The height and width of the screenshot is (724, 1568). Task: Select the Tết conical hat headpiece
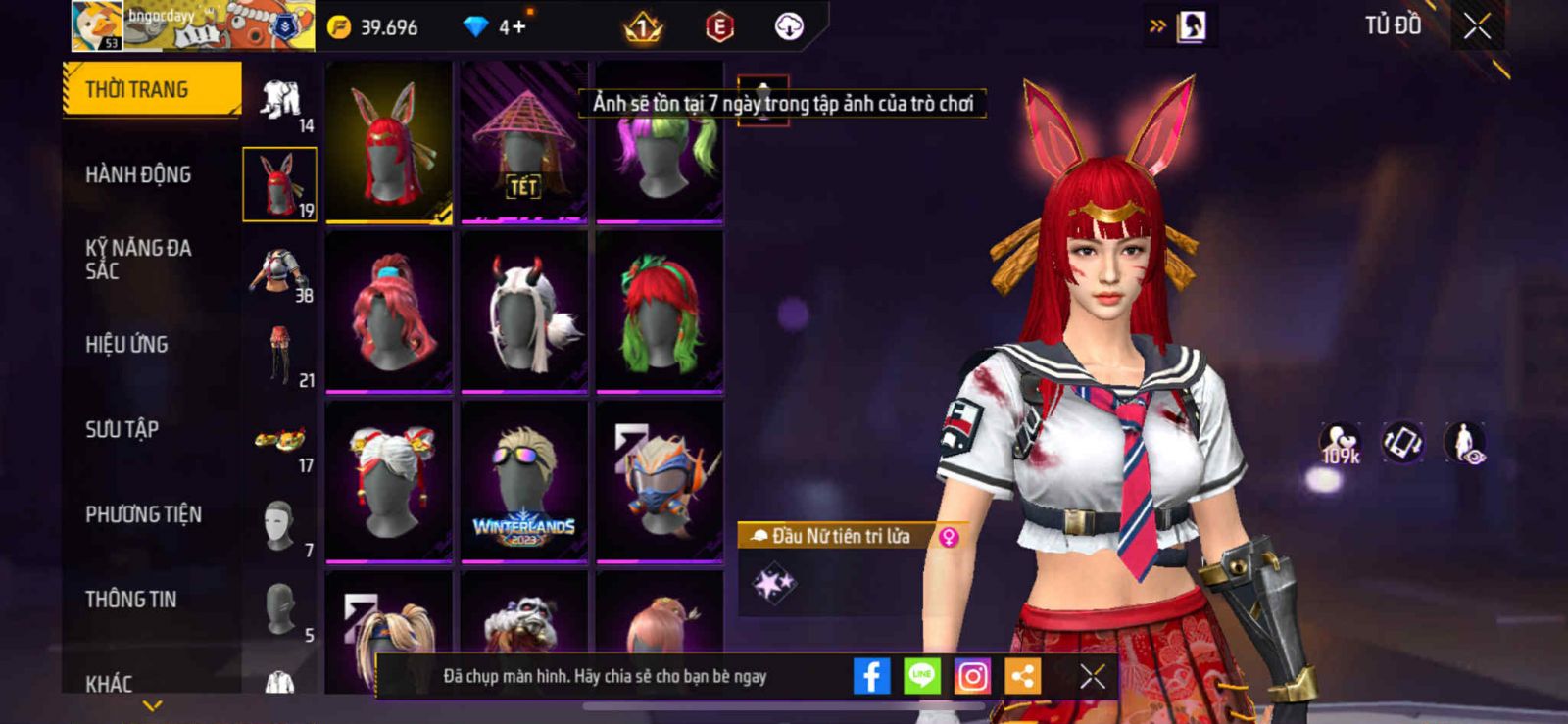(x=524, y=142)
